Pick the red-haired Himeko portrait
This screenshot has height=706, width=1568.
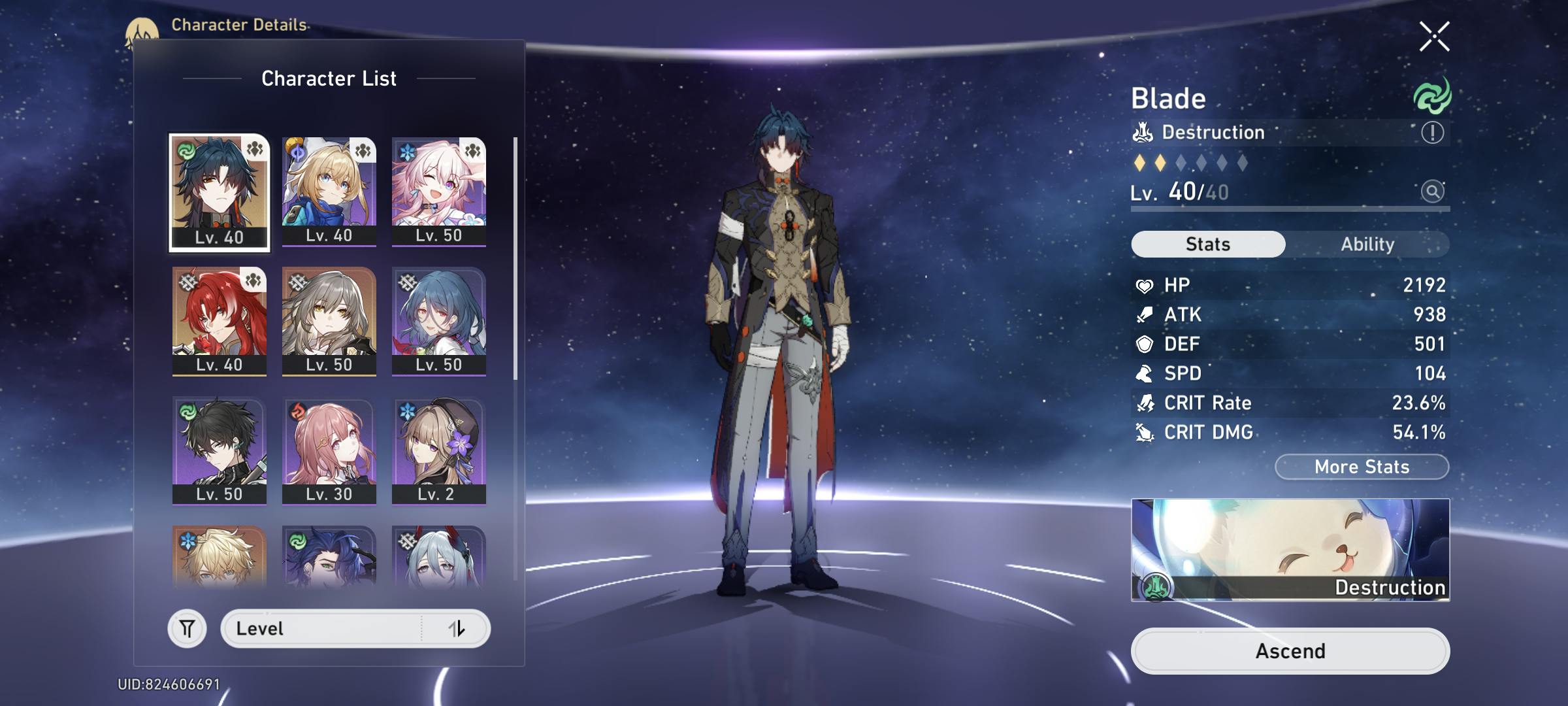pos(220,320)
